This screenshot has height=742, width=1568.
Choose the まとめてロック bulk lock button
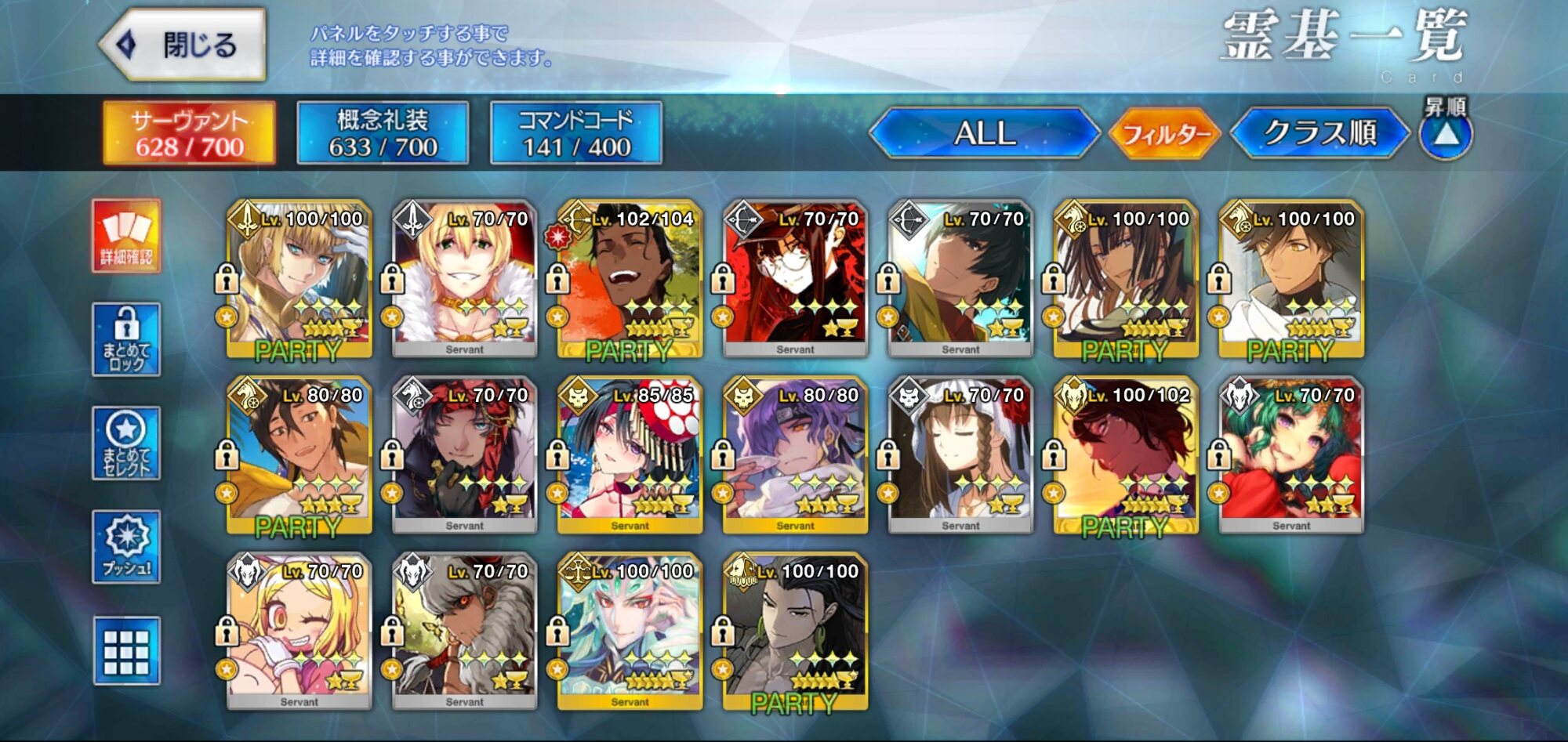(126, 339)
